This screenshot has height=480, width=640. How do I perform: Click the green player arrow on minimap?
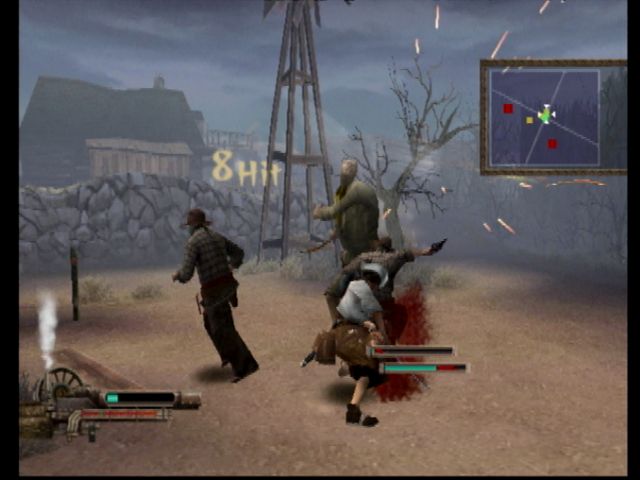tap(546, 115)
